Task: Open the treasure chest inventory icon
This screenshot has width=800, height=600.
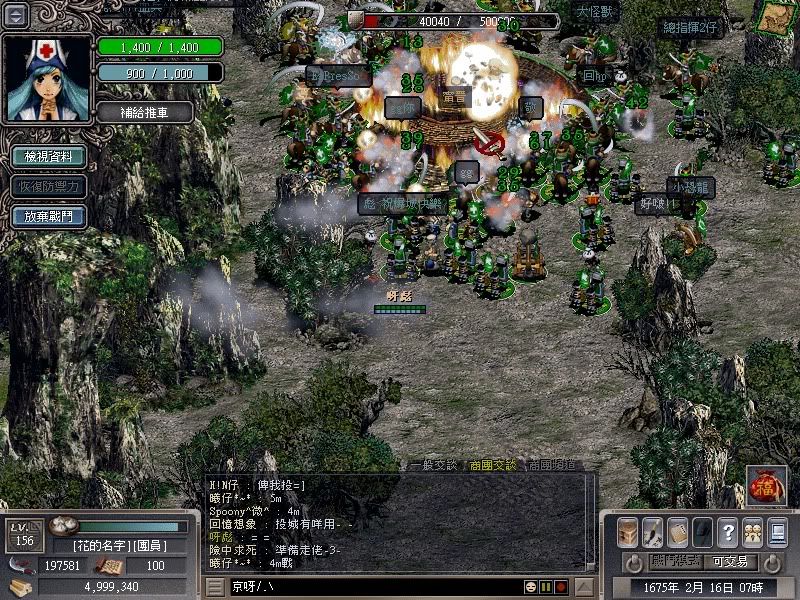Action: [x=628, y=531]
